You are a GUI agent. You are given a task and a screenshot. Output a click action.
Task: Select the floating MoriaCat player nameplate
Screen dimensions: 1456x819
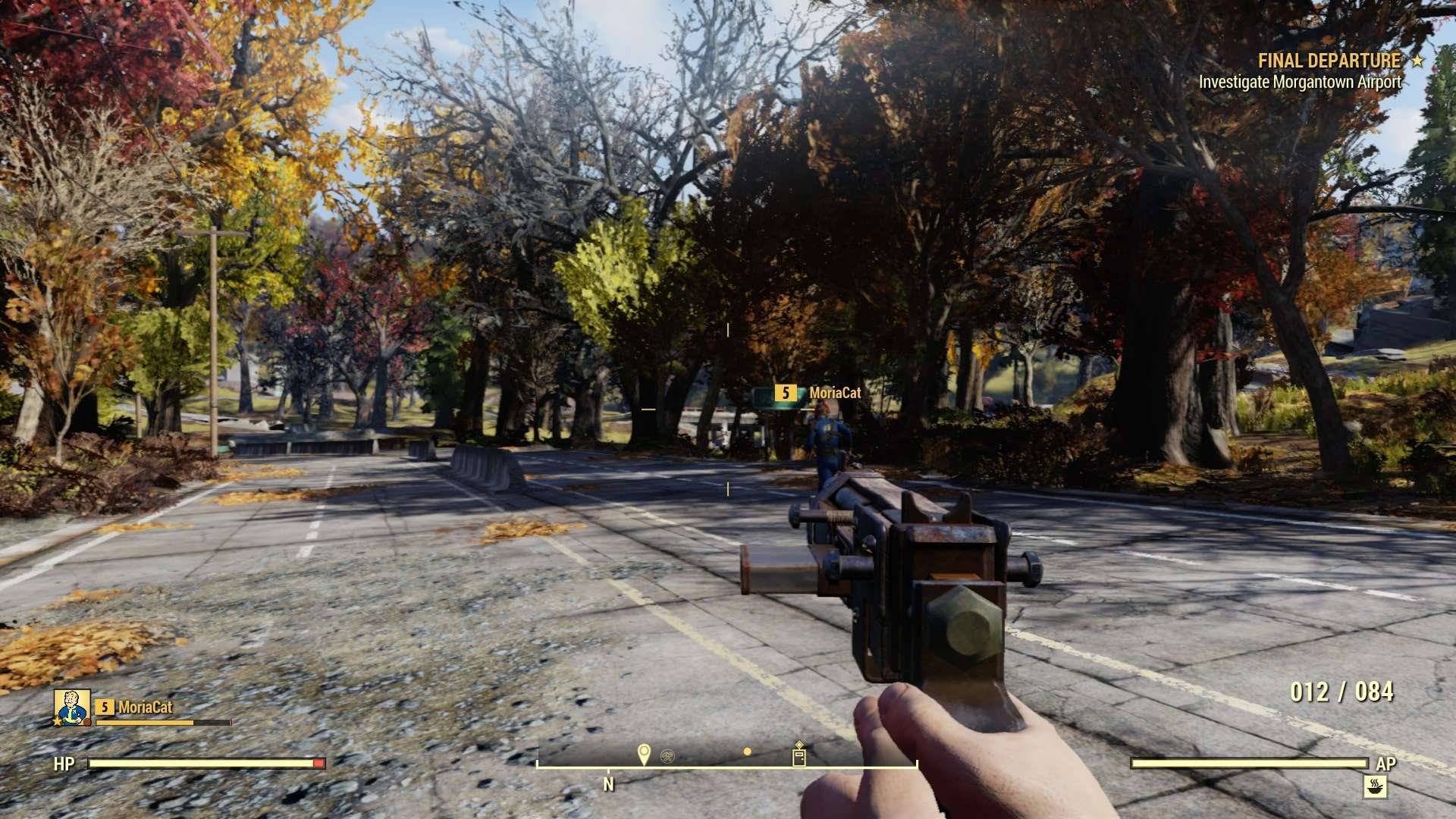(818, 393)
